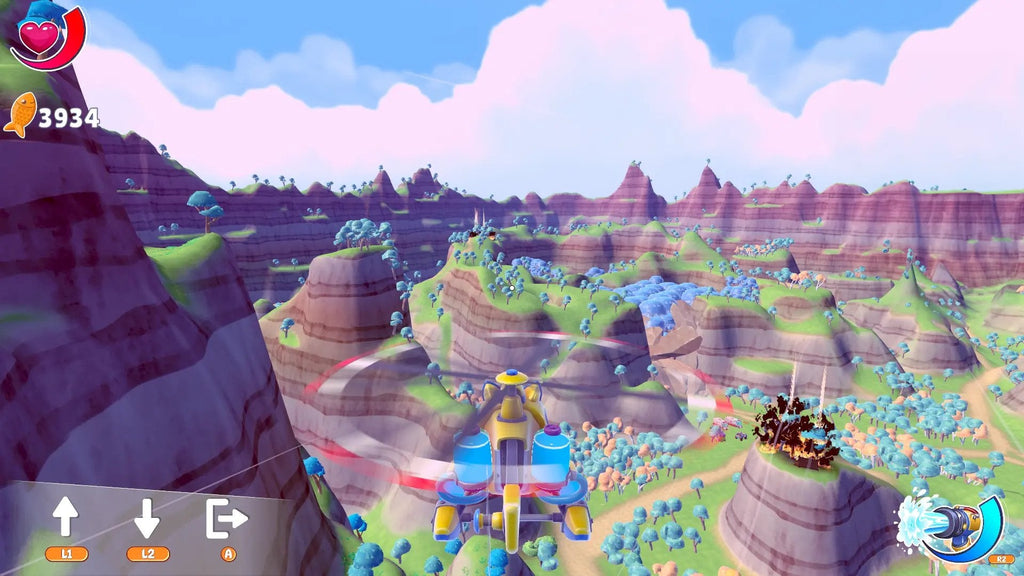This screenshot has height=576, width=1024.
Task: Tap the ascend up-arrow icon
Action: (x=66, y=517)
